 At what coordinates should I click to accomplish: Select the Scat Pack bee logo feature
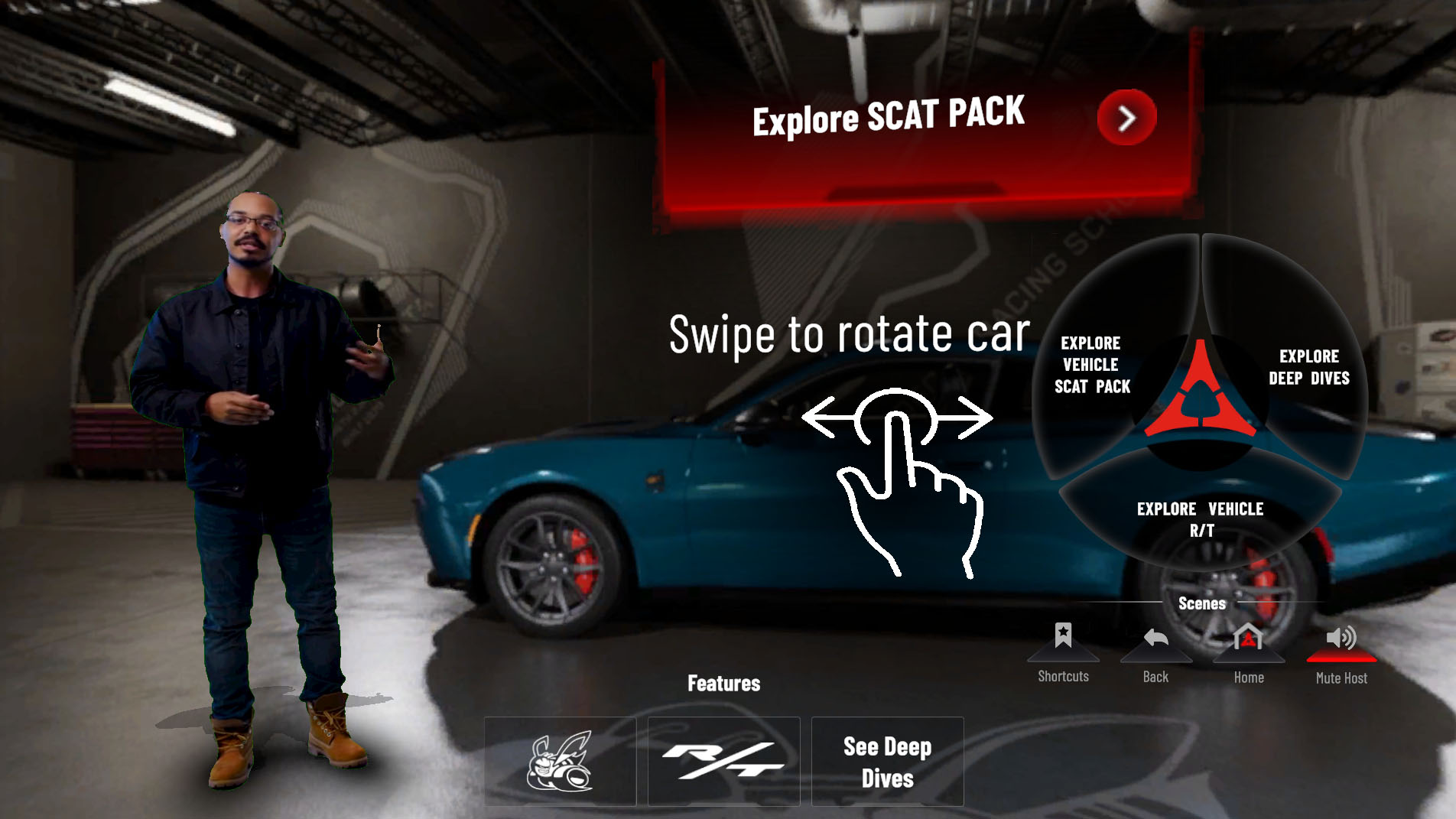(561, 761)
